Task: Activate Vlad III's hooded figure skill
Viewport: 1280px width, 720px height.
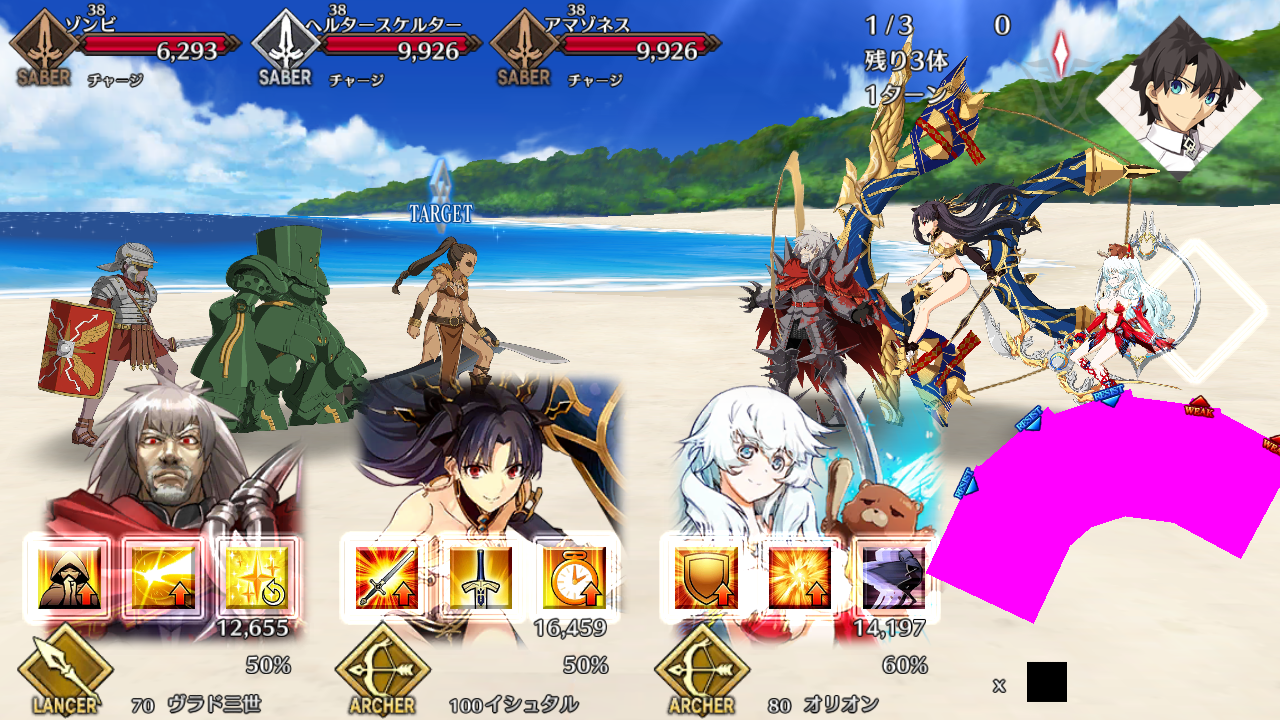Action: pos(69,578)
